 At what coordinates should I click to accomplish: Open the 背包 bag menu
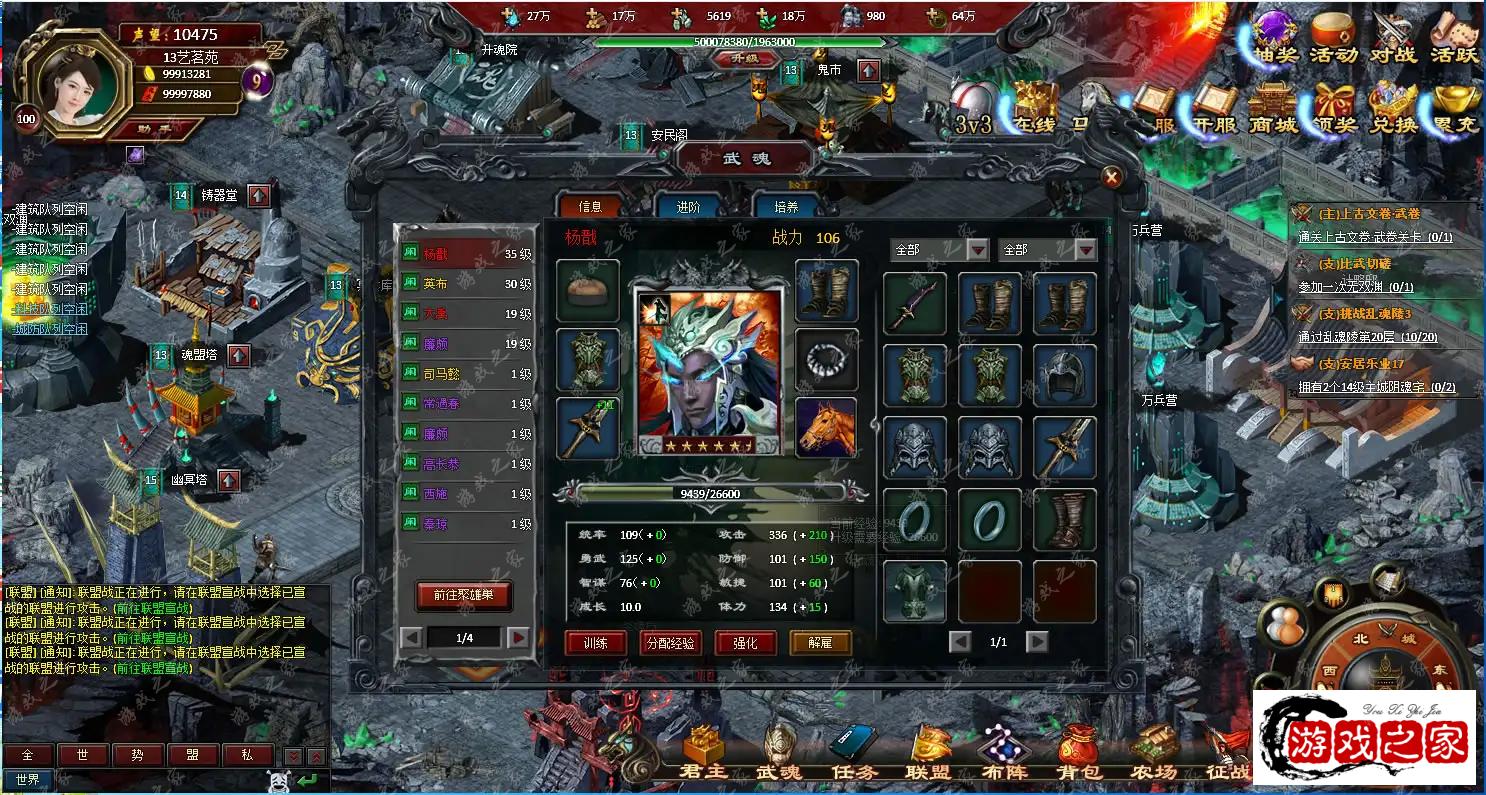1079,753
